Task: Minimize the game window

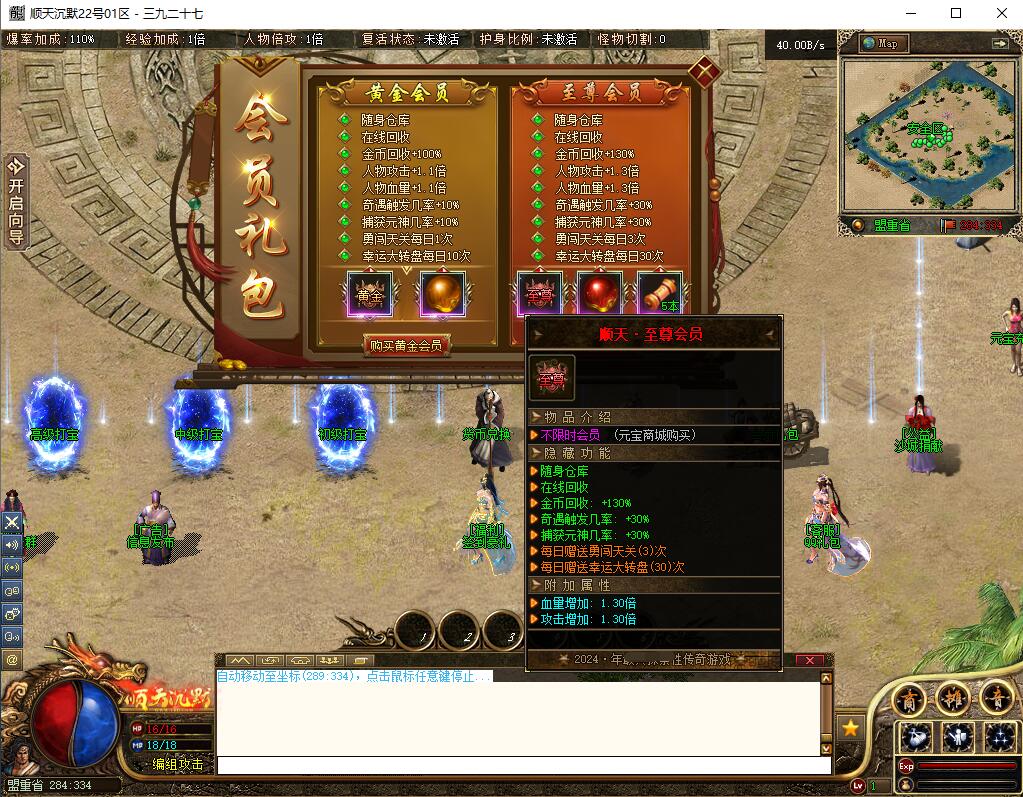Action: [910, 14]
